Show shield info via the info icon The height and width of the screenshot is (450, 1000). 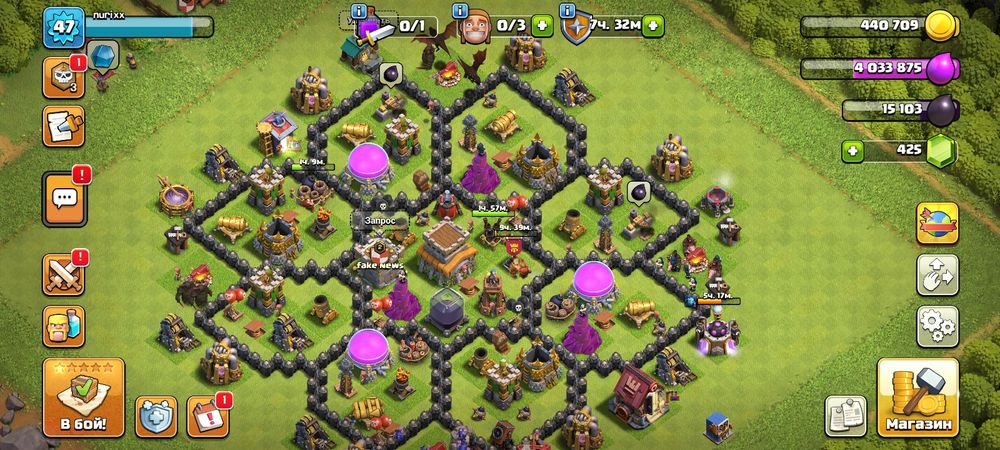(x=569, y=12)
